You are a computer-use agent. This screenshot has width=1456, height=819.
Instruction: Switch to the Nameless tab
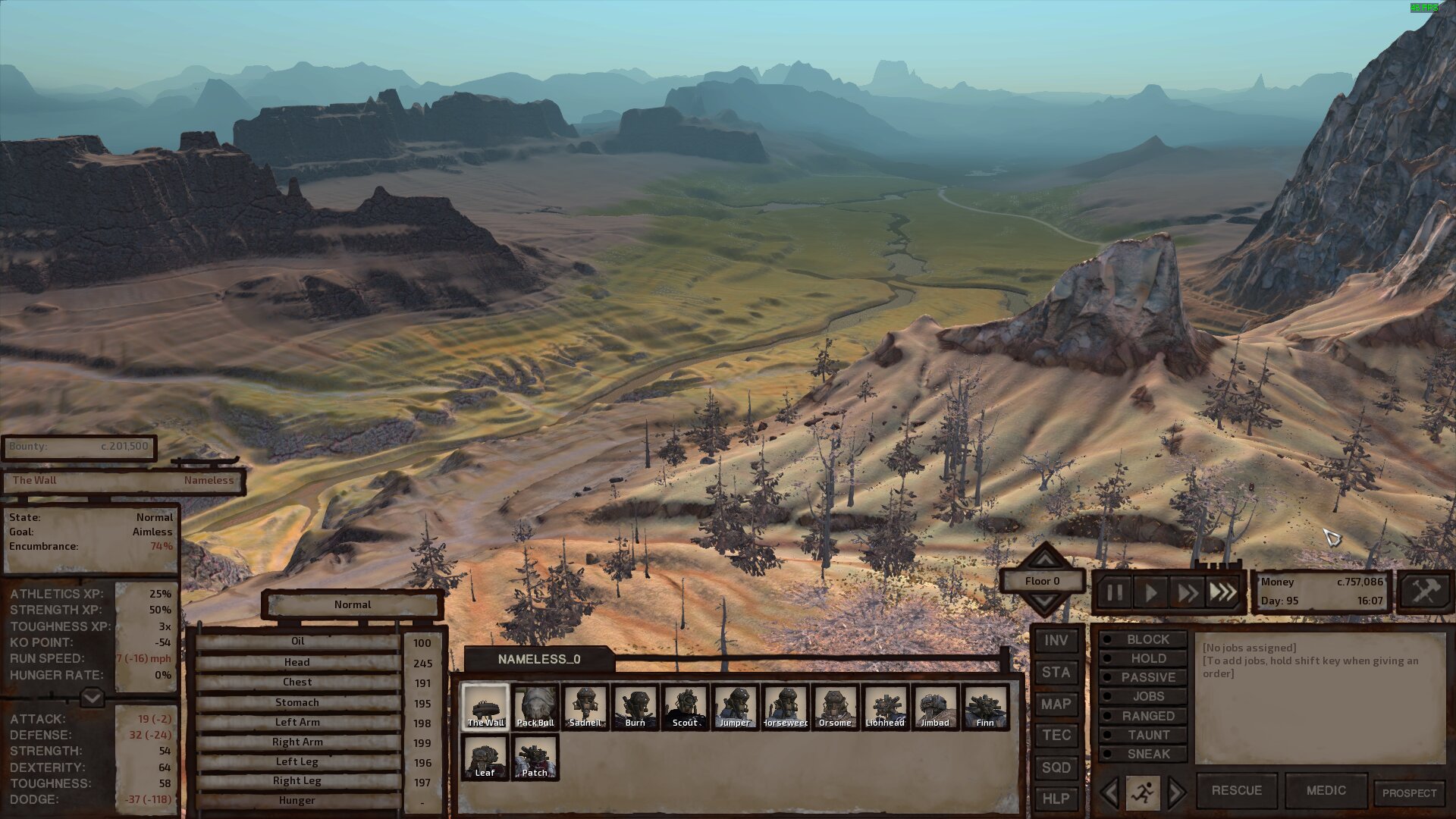(209, 481)
